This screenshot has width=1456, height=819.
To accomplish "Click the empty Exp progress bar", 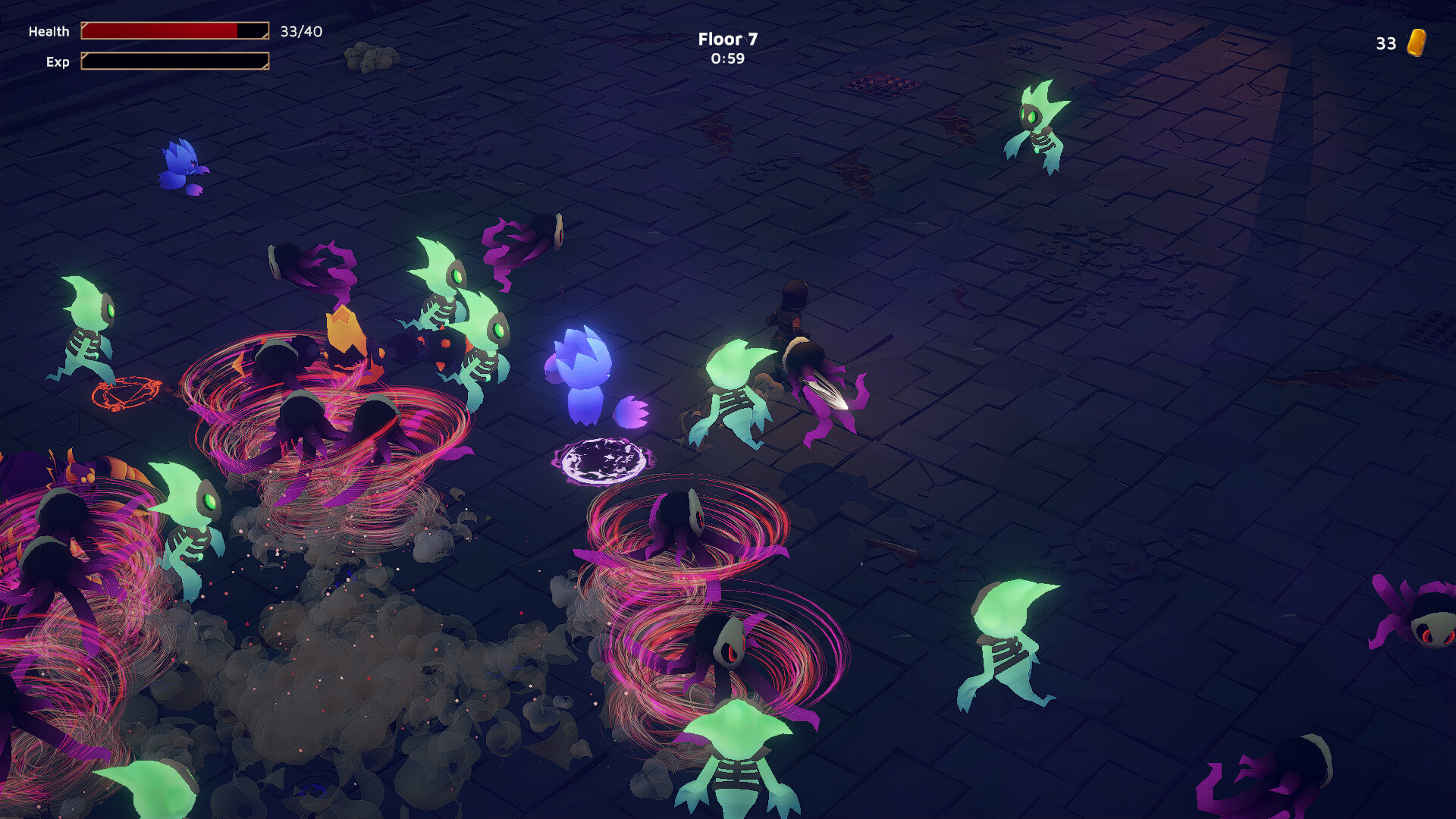I will point(174,62).
